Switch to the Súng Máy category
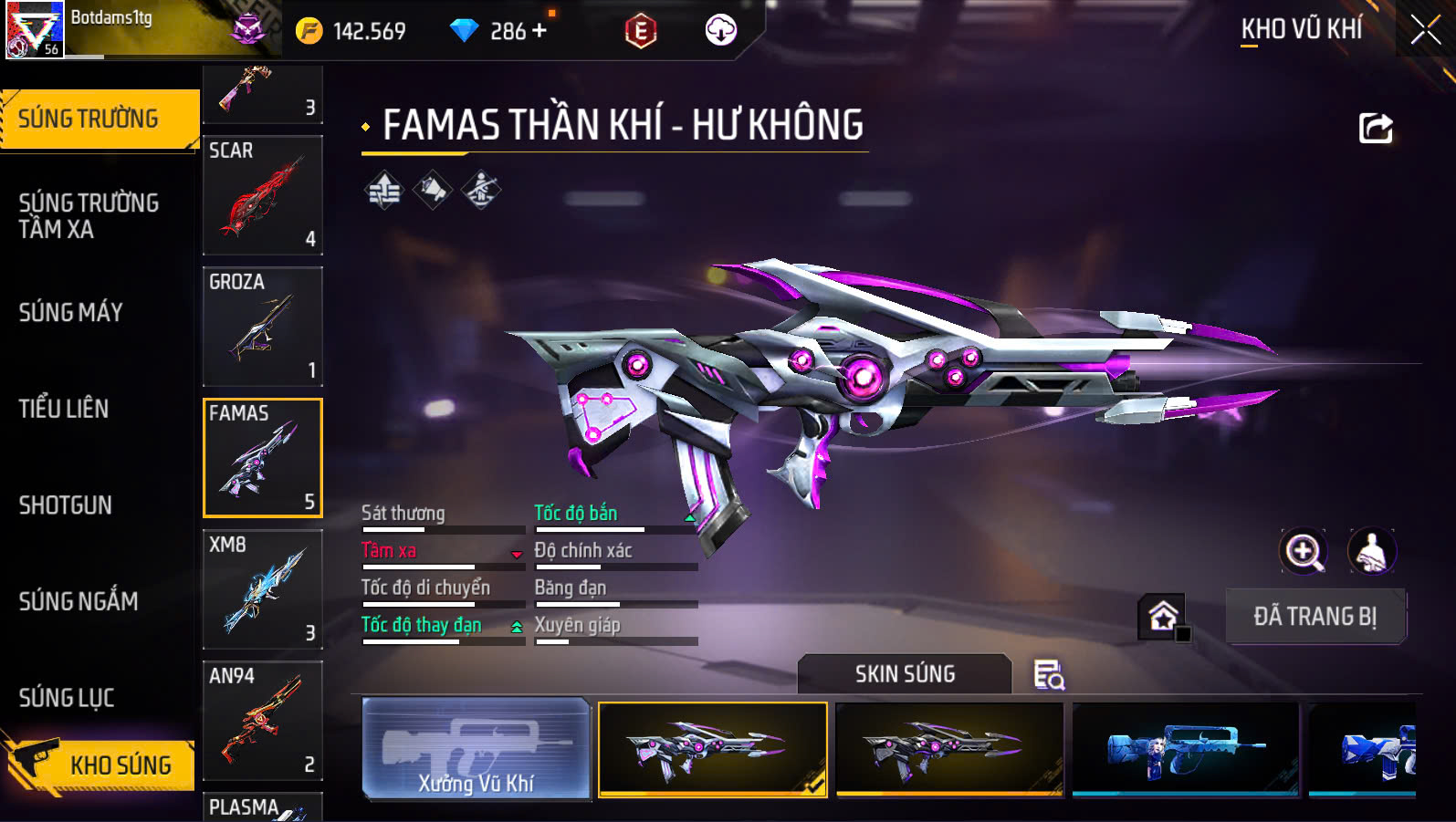This screenshot has width=1456, height=822. tap(71, 313)
